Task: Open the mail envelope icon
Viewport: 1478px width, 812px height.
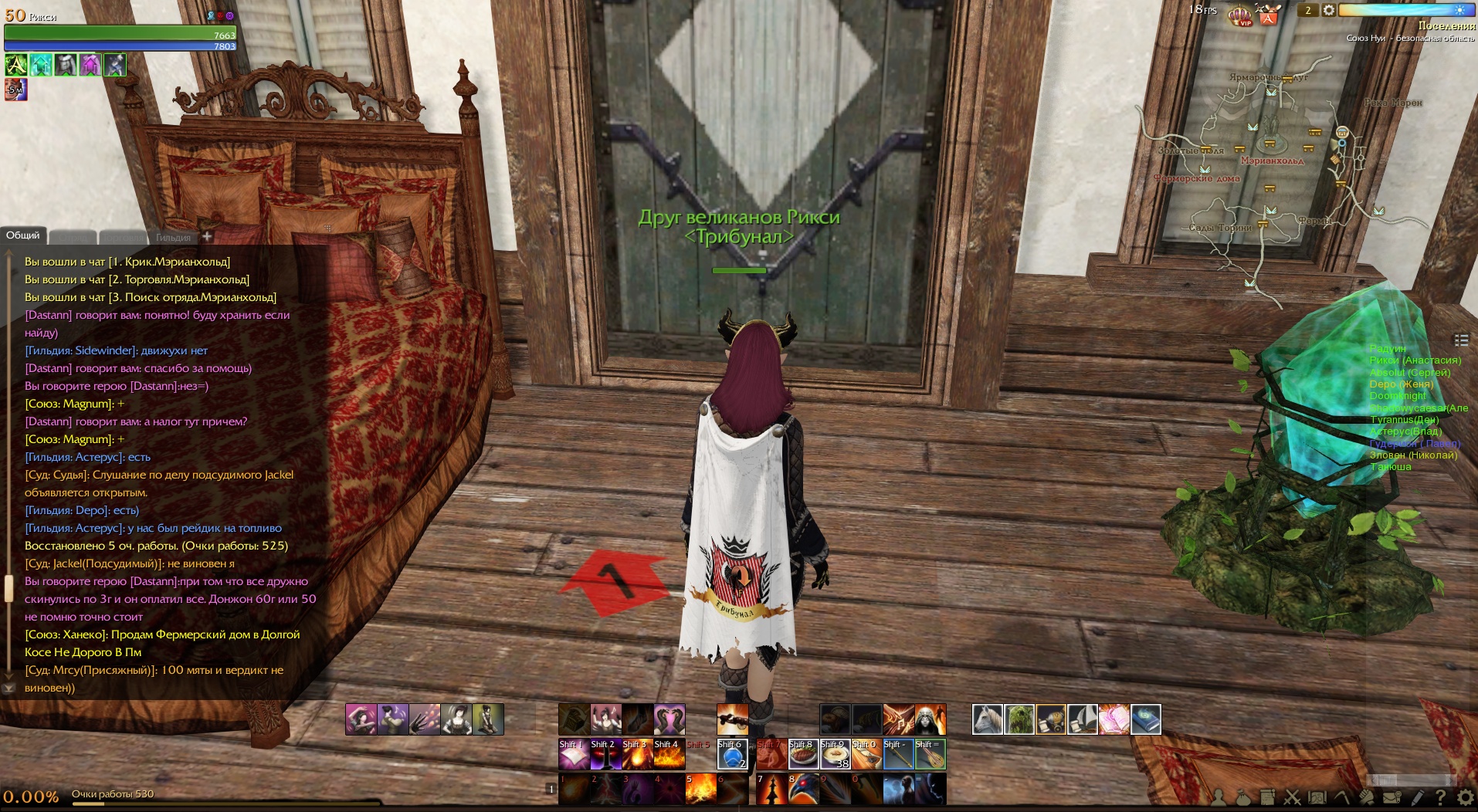Action: (1392, 797)
